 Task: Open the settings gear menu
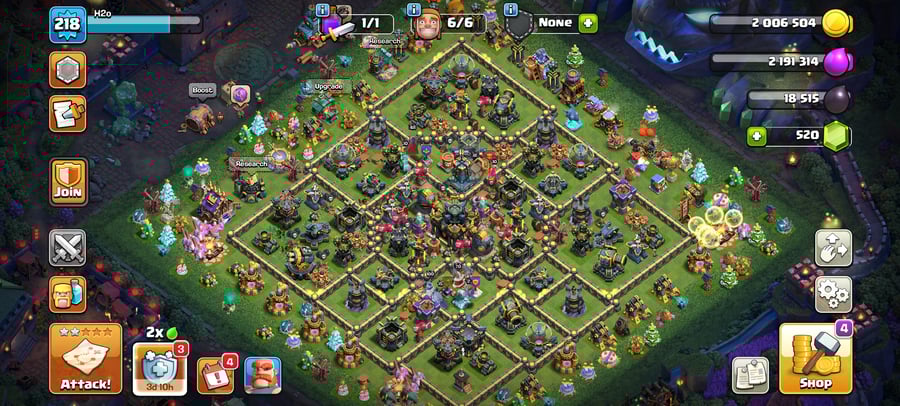point(833,294)
